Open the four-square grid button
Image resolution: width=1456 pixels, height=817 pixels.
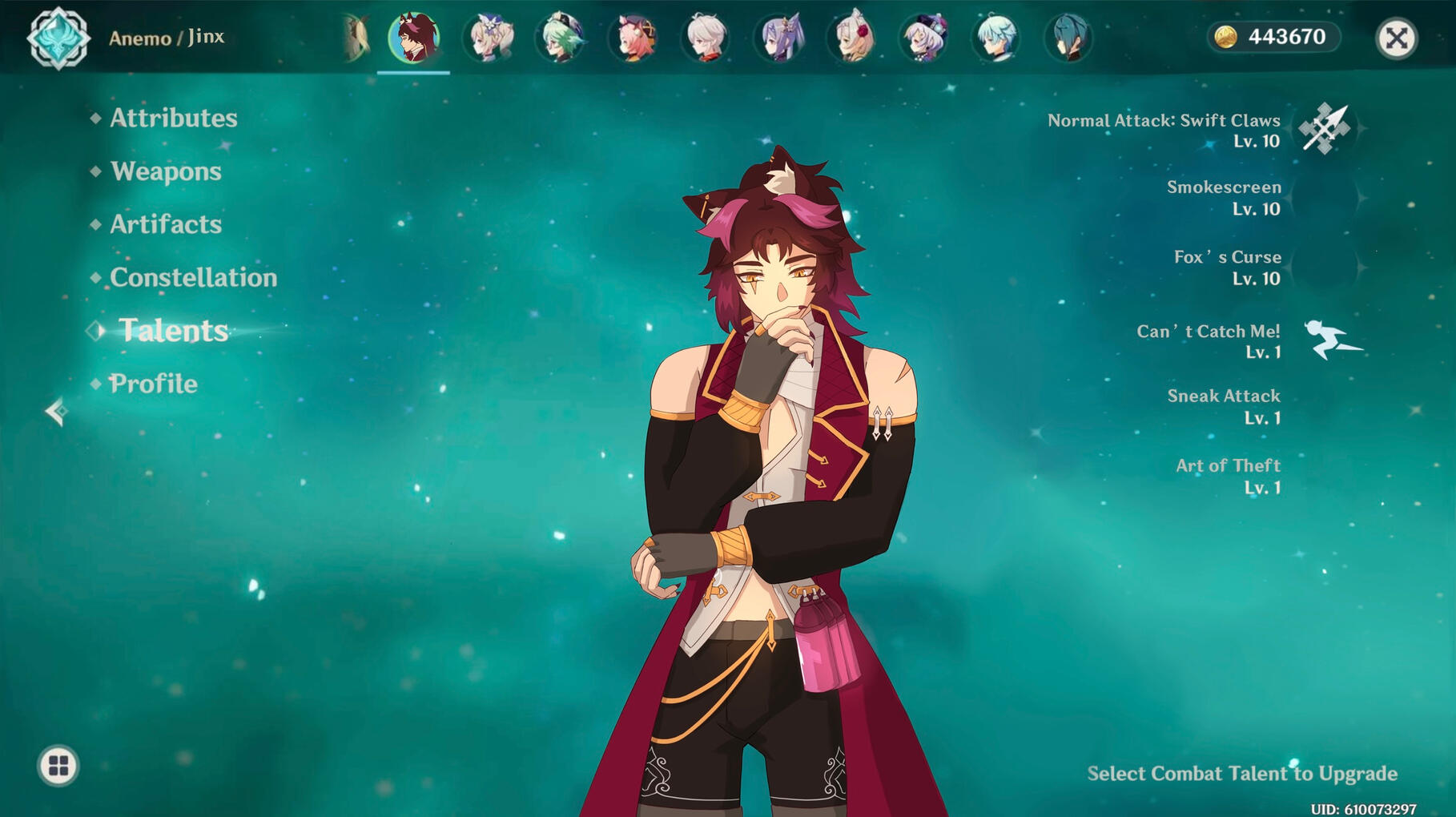click(x=58, y=766)
